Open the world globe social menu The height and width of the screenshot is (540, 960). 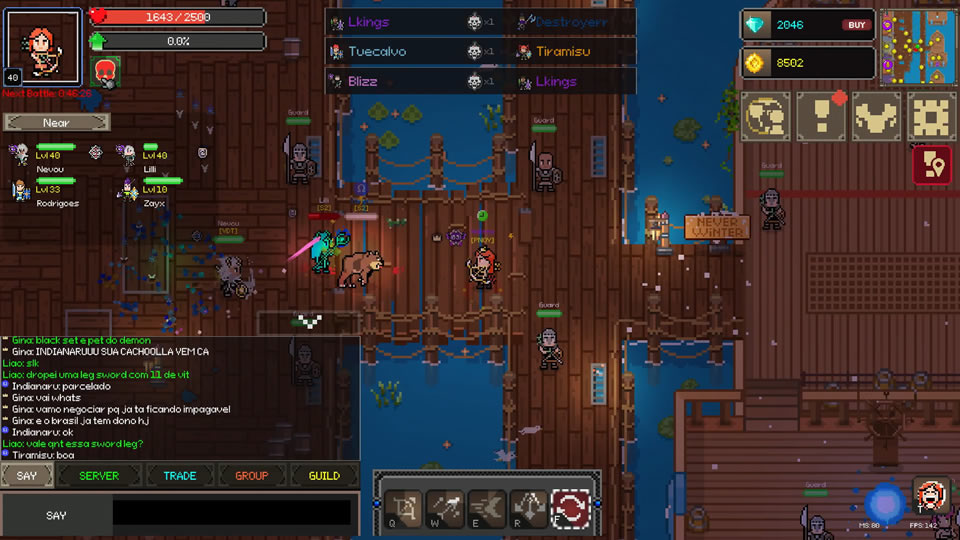tap(765, 116)
